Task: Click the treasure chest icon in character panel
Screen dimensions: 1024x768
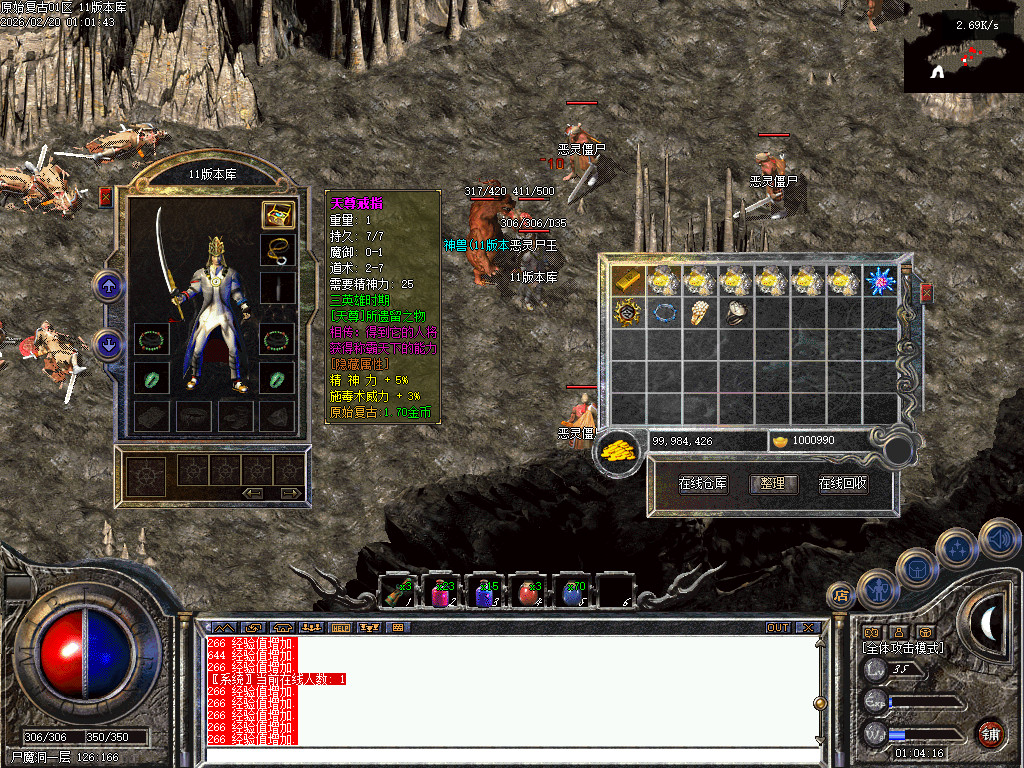Action: (278, 214)
